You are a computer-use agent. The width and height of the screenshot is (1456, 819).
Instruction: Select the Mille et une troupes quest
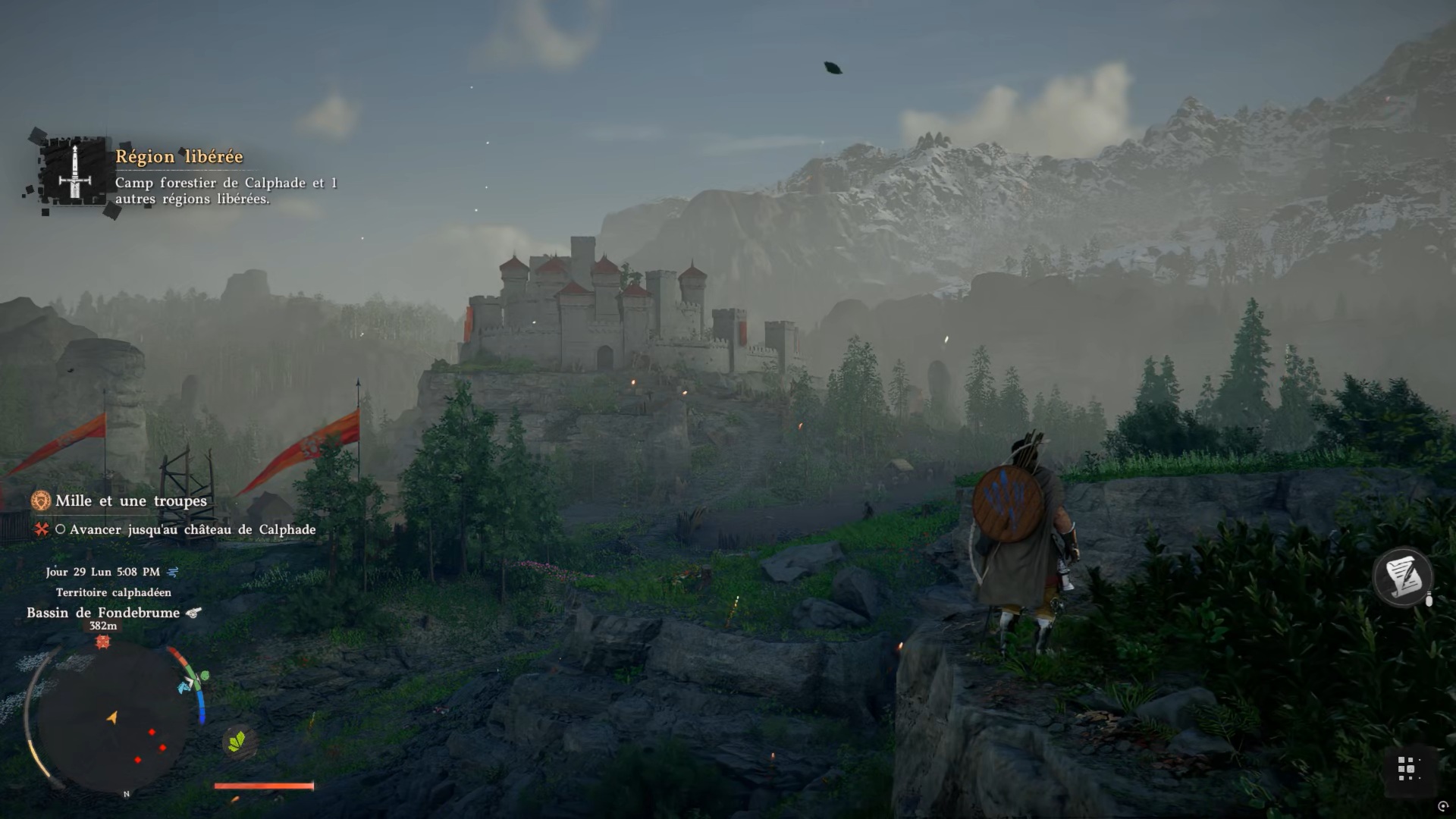click(x=130, y=501)
